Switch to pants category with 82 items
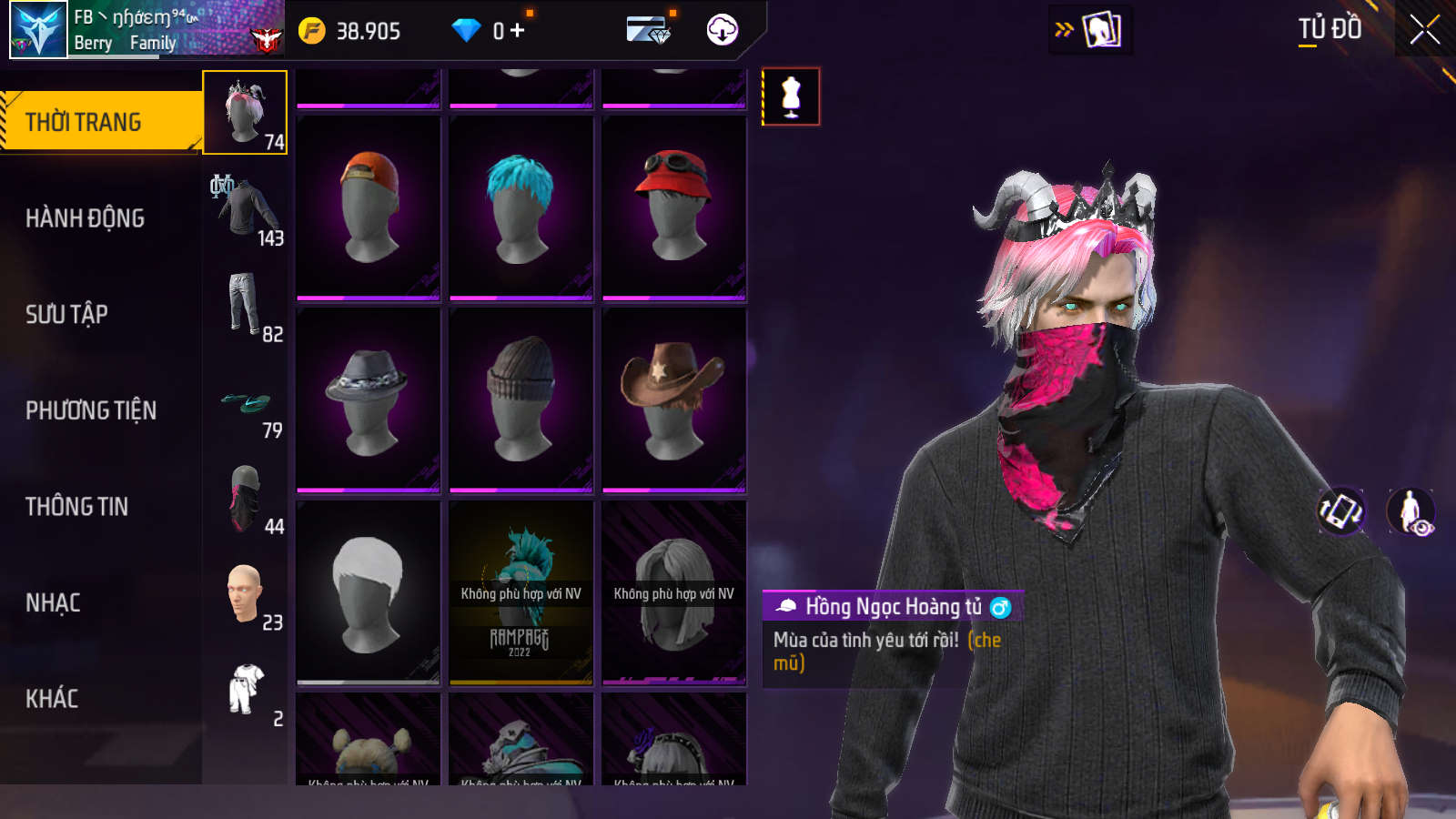The width and height of the screenshot is (1456, 819). click(246, 306)
